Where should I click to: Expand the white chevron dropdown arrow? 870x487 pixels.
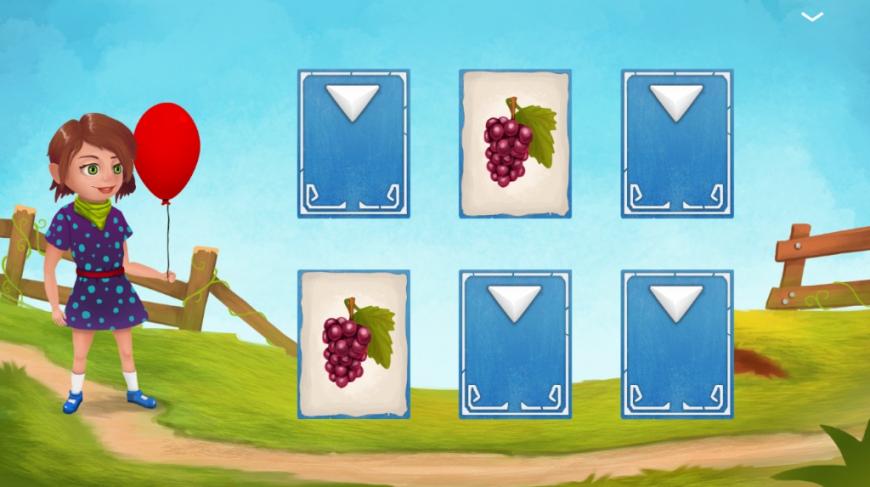[x=812, y=17]
